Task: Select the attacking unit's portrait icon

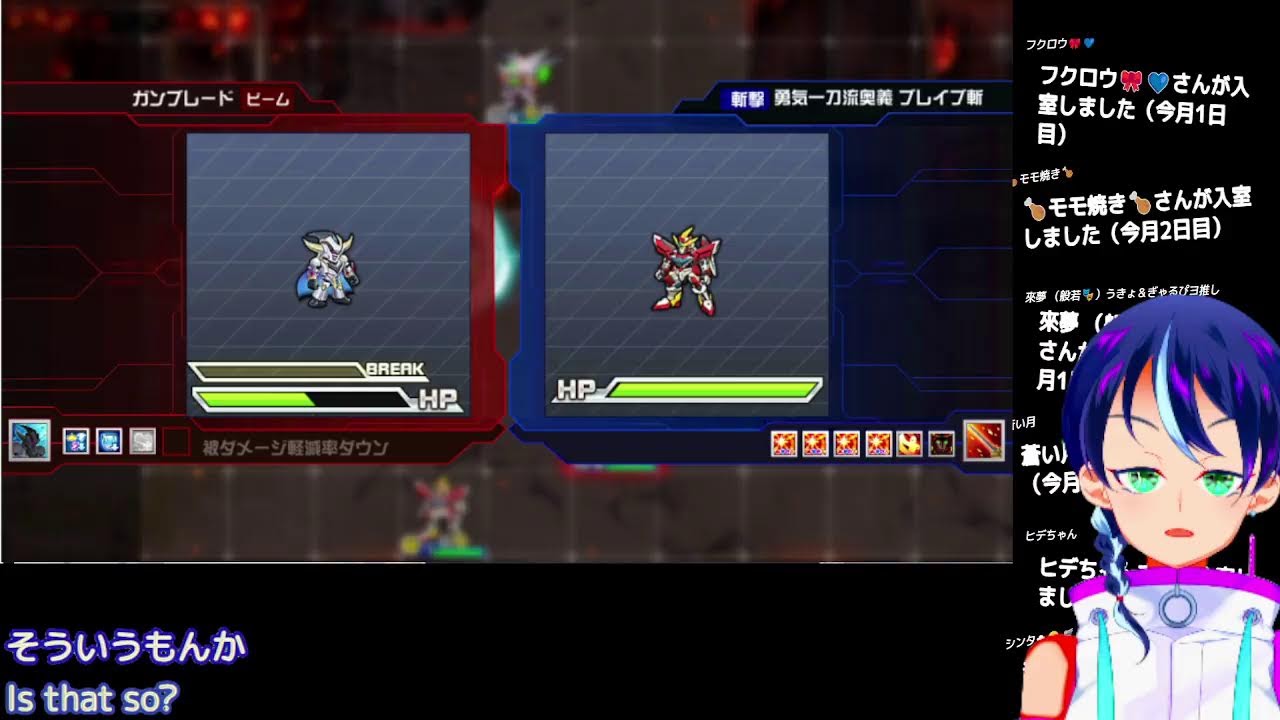Action: [x=31, y=440]
